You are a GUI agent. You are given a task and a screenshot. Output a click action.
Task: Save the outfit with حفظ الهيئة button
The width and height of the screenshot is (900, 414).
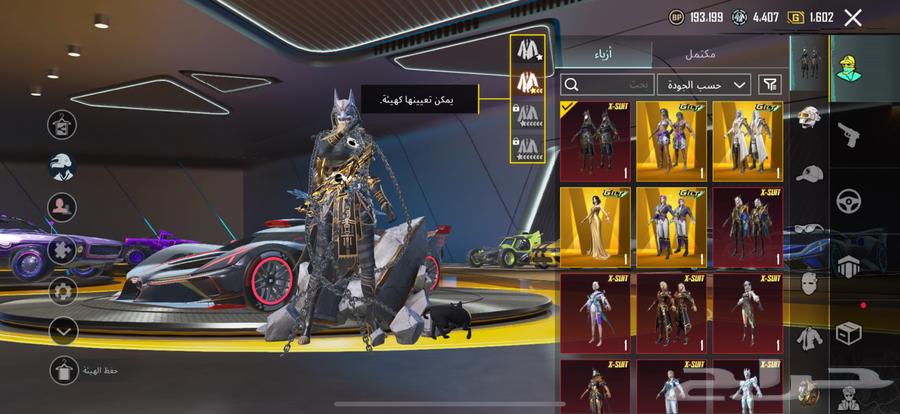[x=64, y=370]
